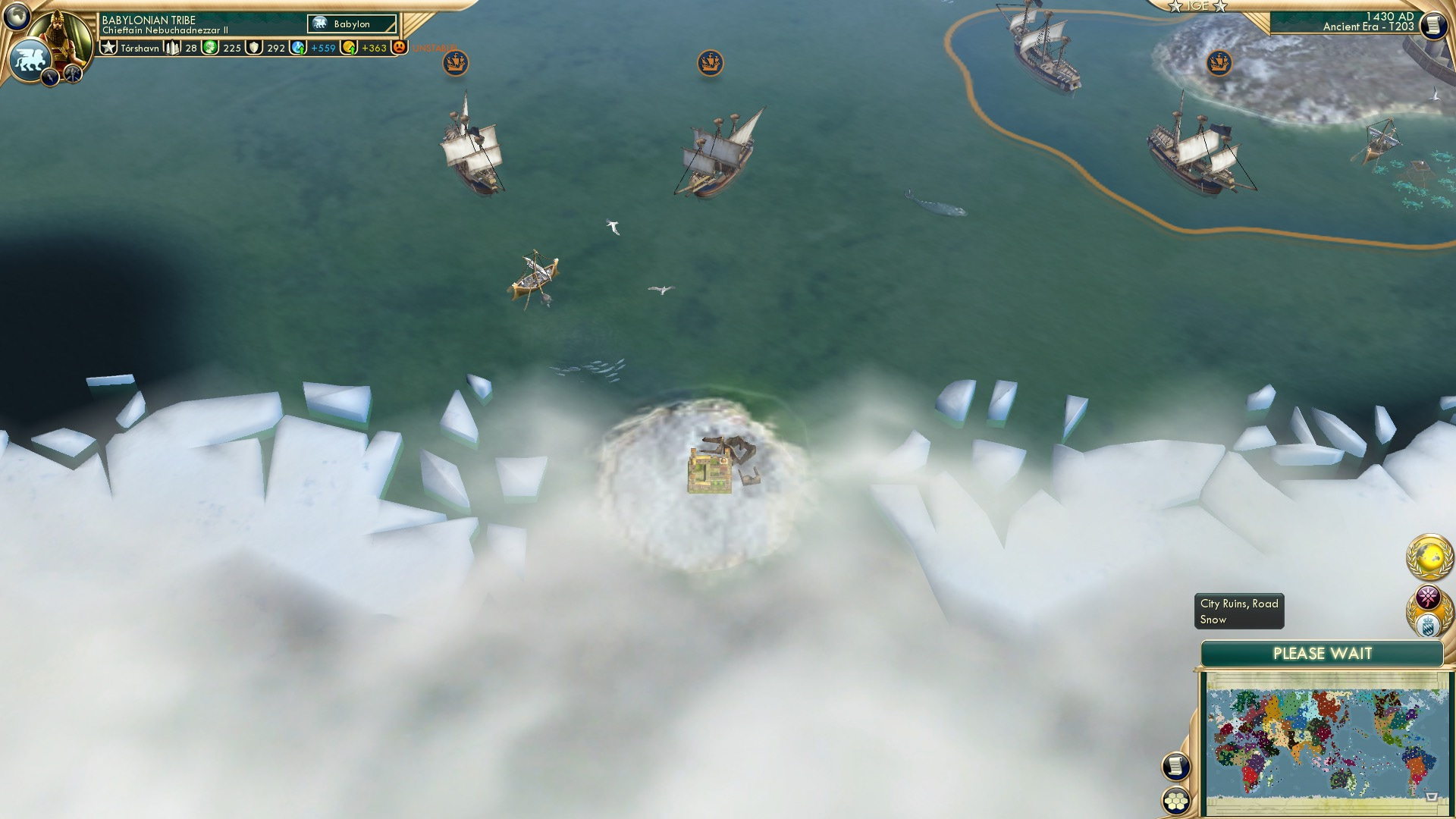Image resolution: width=1456 pixels, height=819 pixels.
Task: Click the unstable happiness face icon
Action: coord(400,47)
